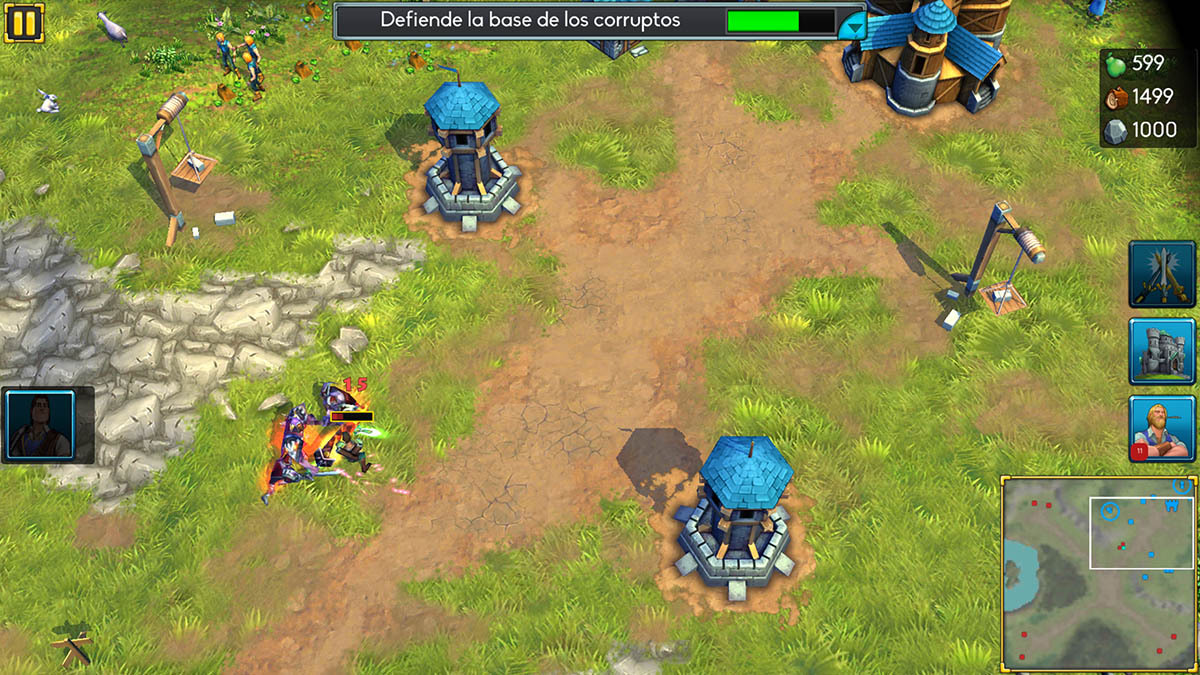Select the hero portrait on the left
Image resolution: width=1200 pixels, height=675 pixels.
(x=41, y=424)
